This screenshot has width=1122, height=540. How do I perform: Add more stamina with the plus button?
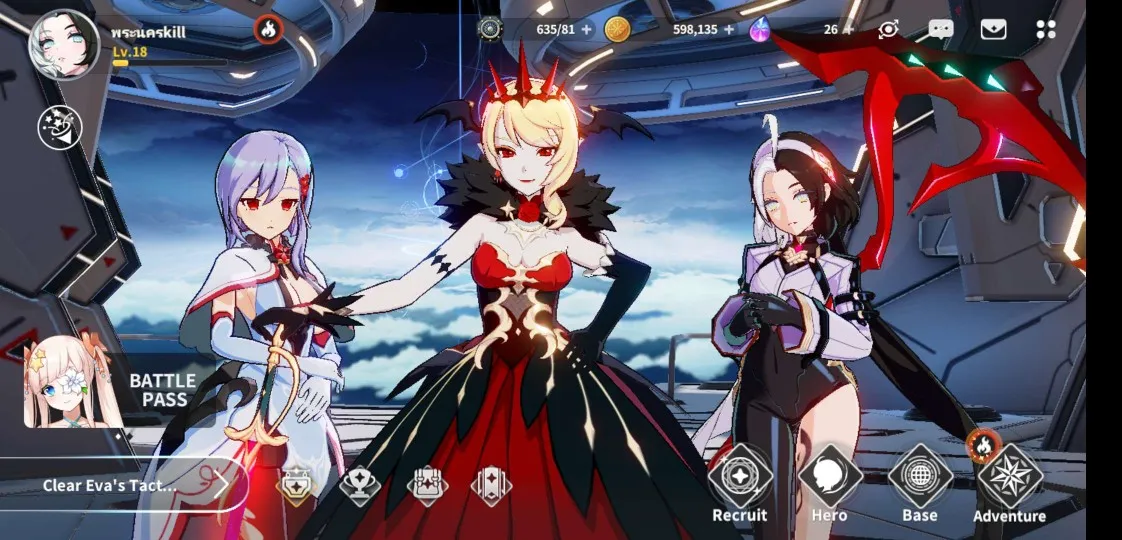coord(587,29)
